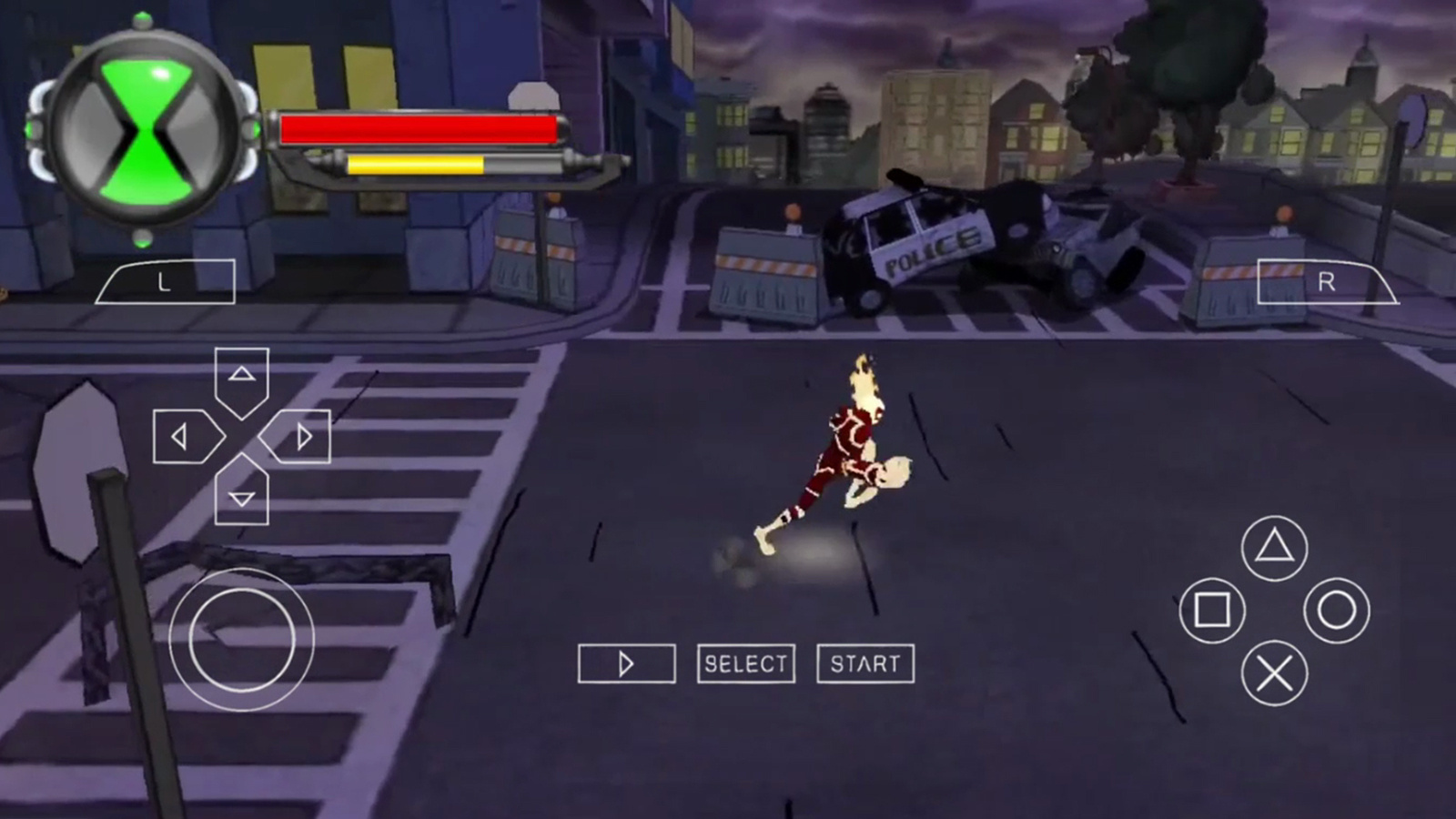Tap the triangle action button

click(x=1274, y=548)
